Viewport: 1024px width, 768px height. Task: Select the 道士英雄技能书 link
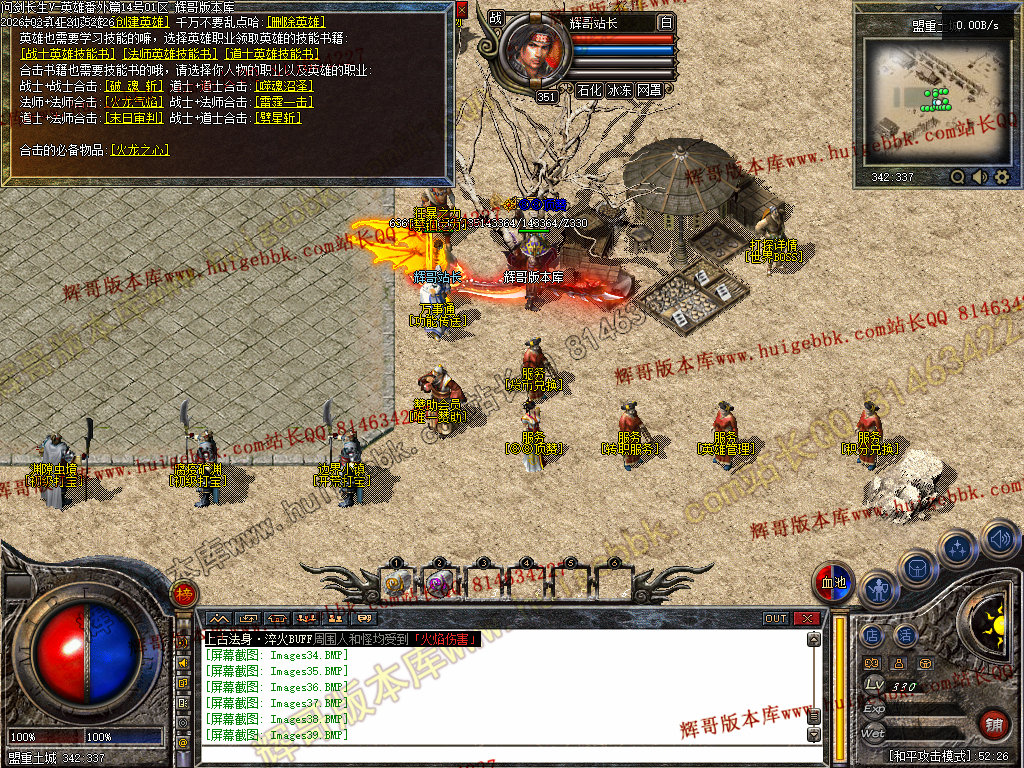coord(270,54)
